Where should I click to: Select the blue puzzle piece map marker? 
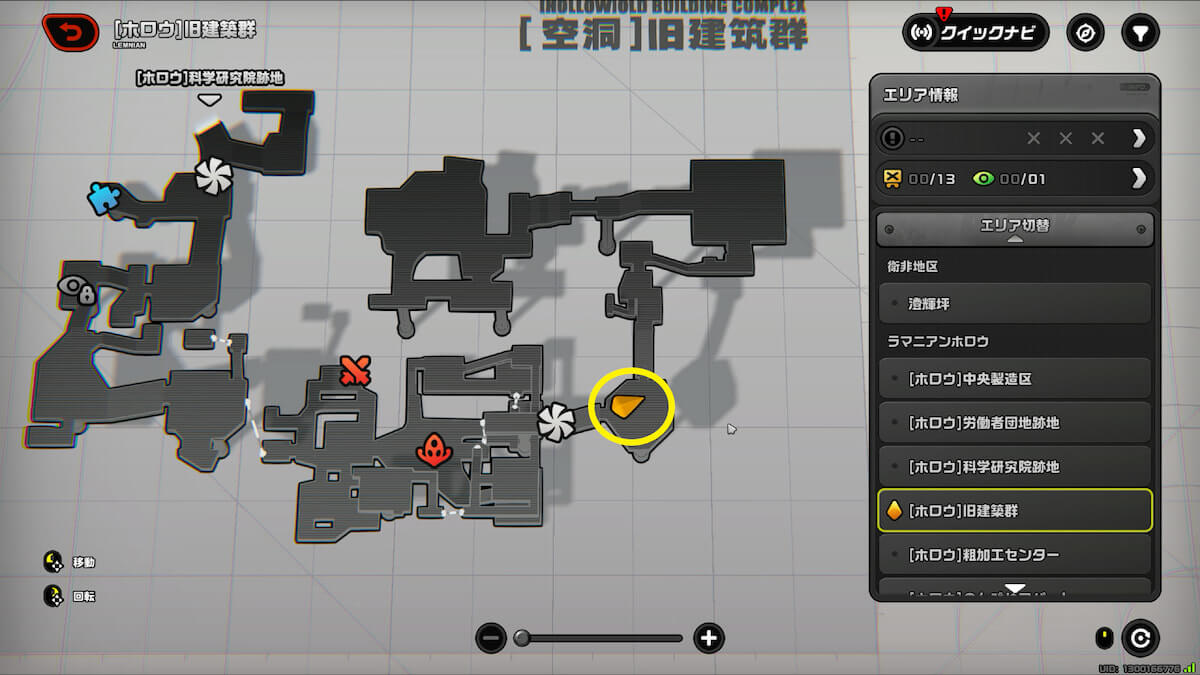click(102, 197)
